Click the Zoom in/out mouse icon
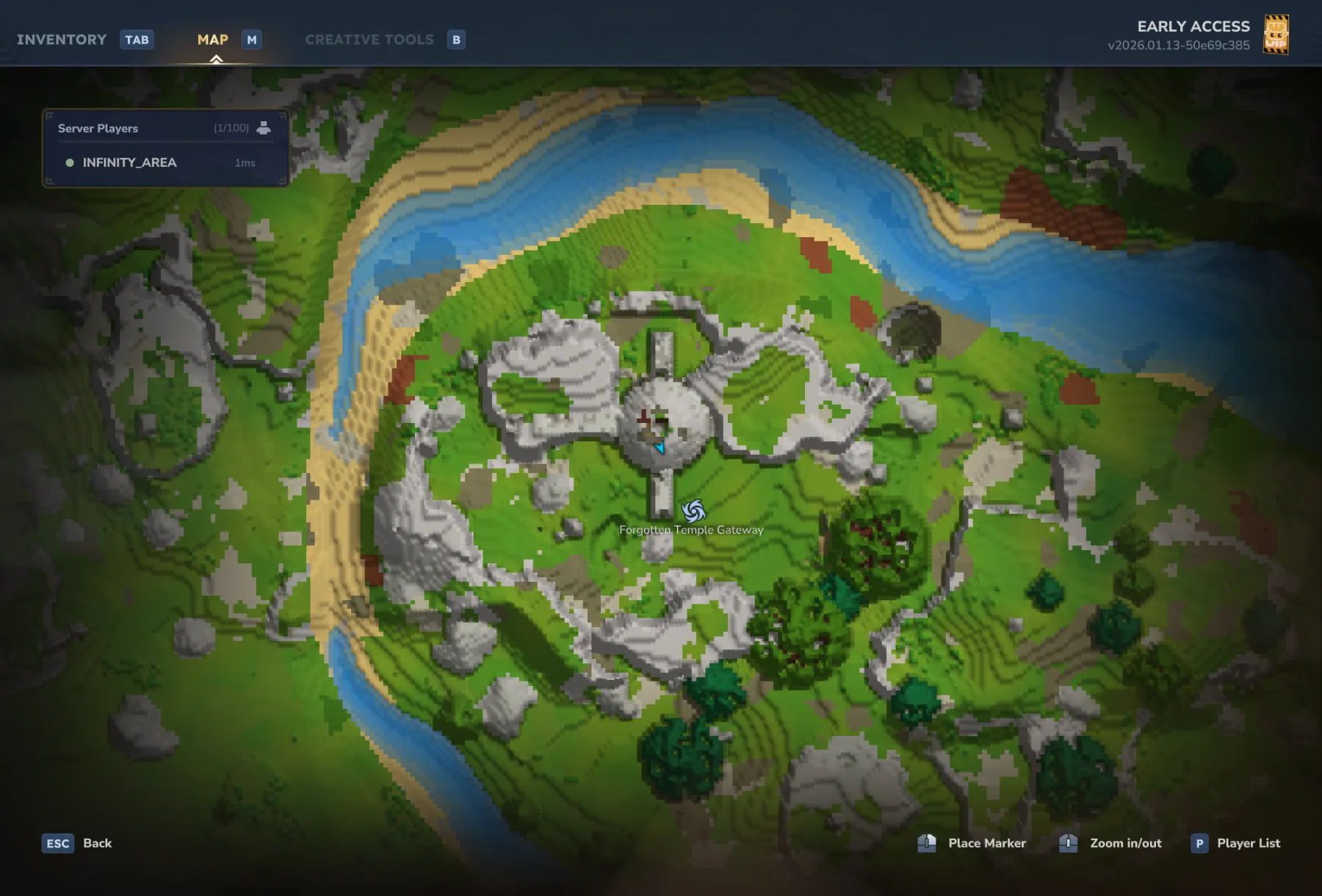The height and width of the screenshot is (896, 1322). click(x=1069, y=843)
